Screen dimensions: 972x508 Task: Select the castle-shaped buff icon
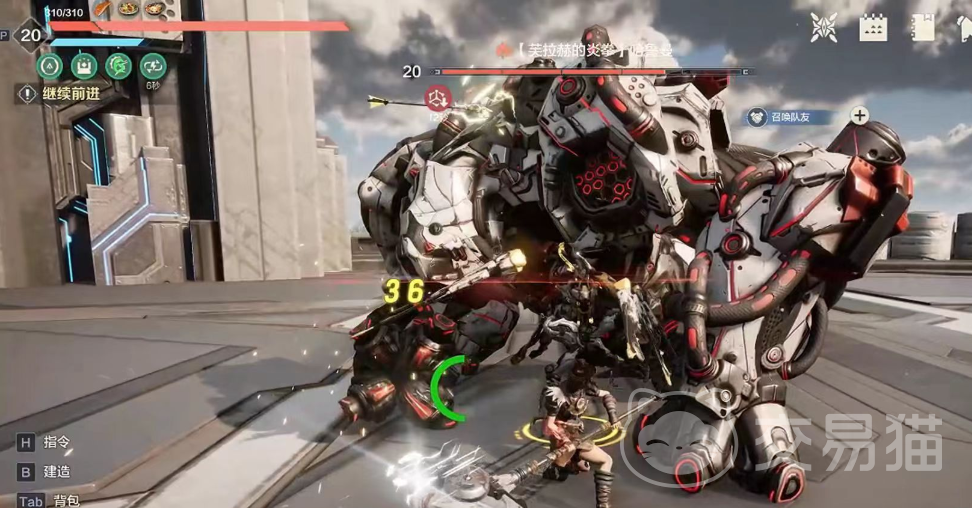85,67
